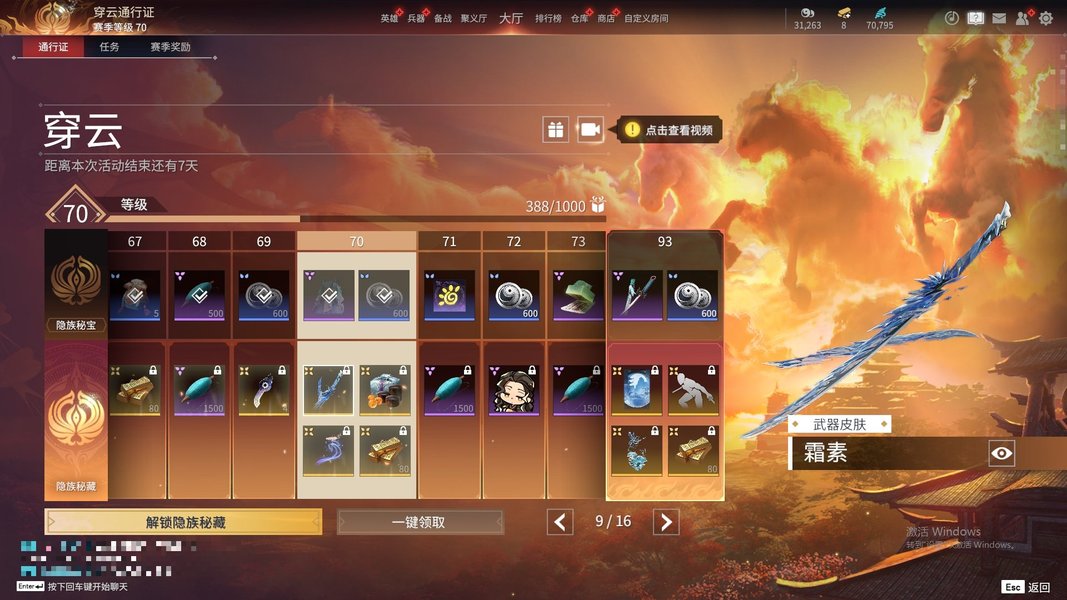
Task: Go to 排行榜 leaderboard
Action: click(x=548, y=18)
